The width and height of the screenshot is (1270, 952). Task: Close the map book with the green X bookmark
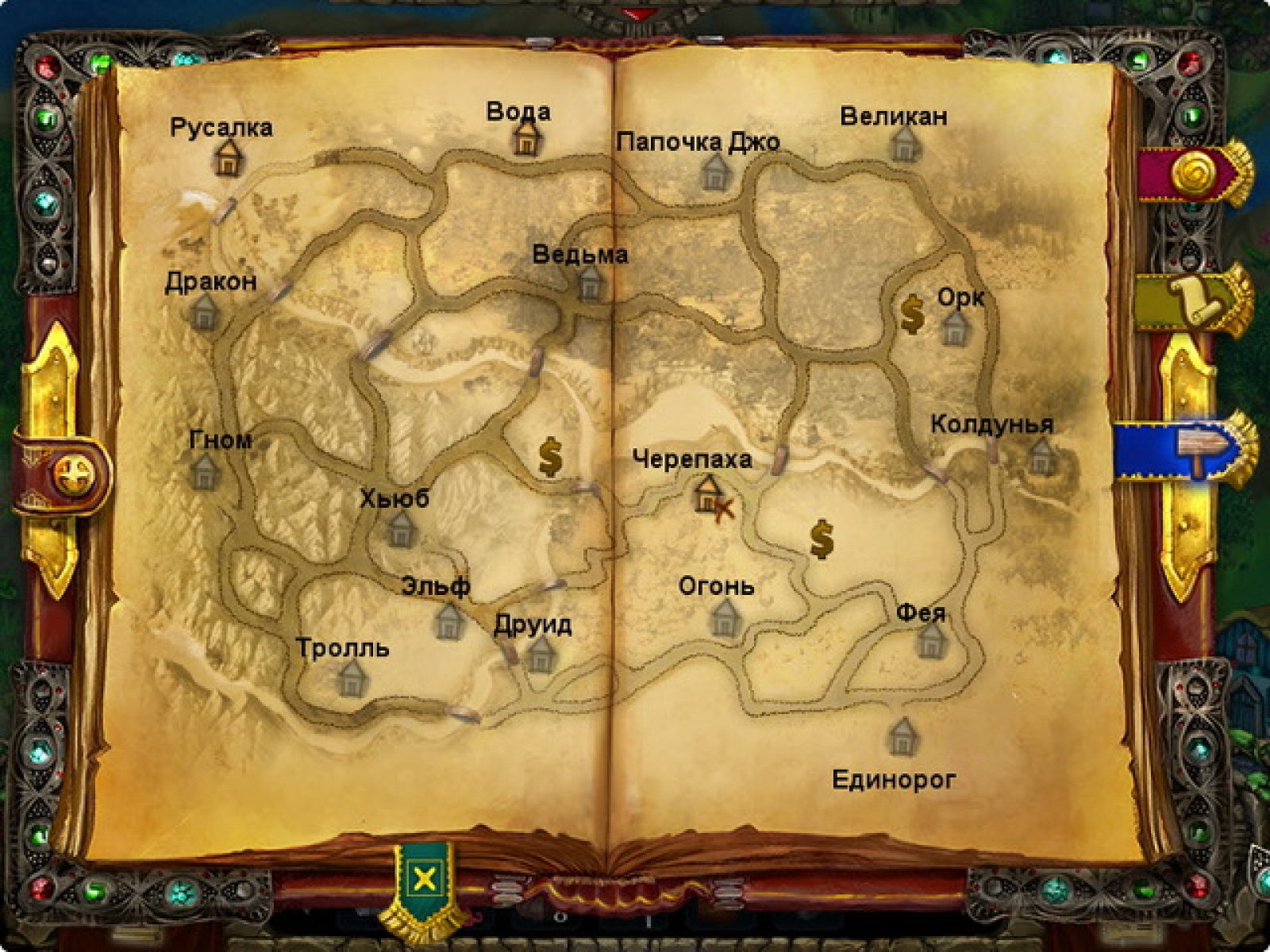pos(425,879)
